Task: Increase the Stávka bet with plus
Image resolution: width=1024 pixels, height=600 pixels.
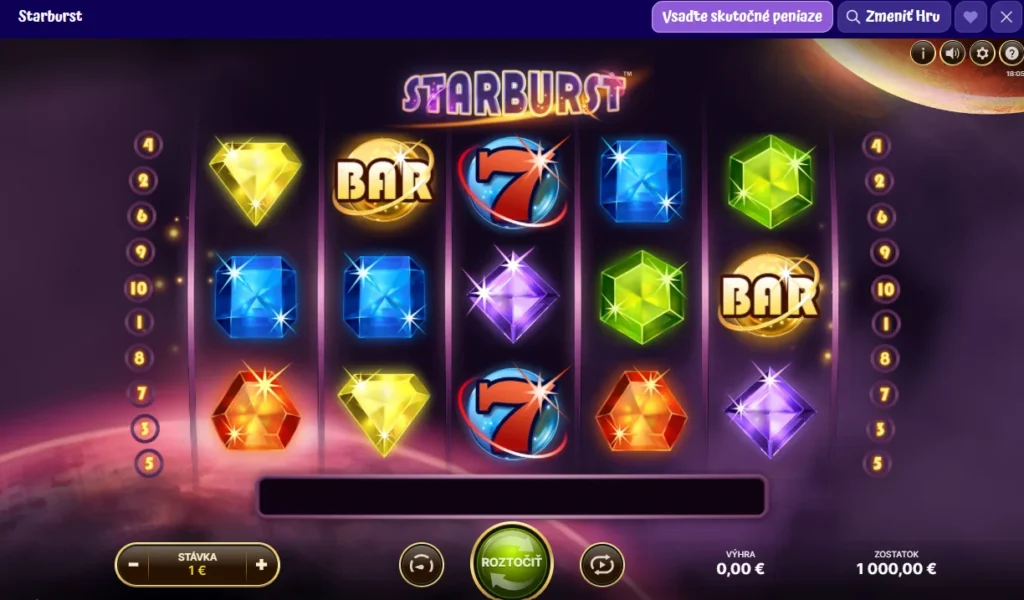Action: [261, 564]
